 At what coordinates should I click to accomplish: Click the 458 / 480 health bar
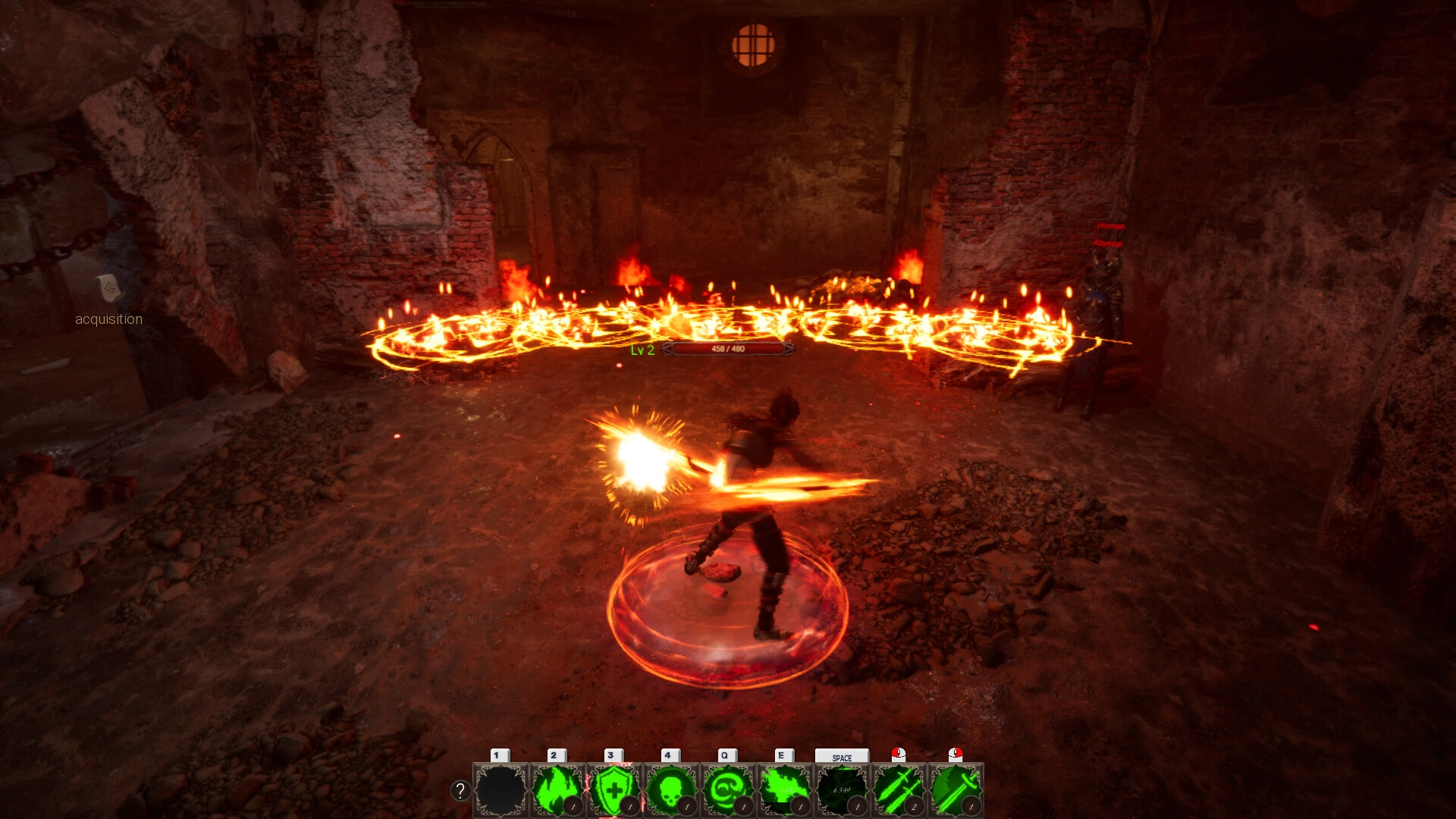[727, 350]
